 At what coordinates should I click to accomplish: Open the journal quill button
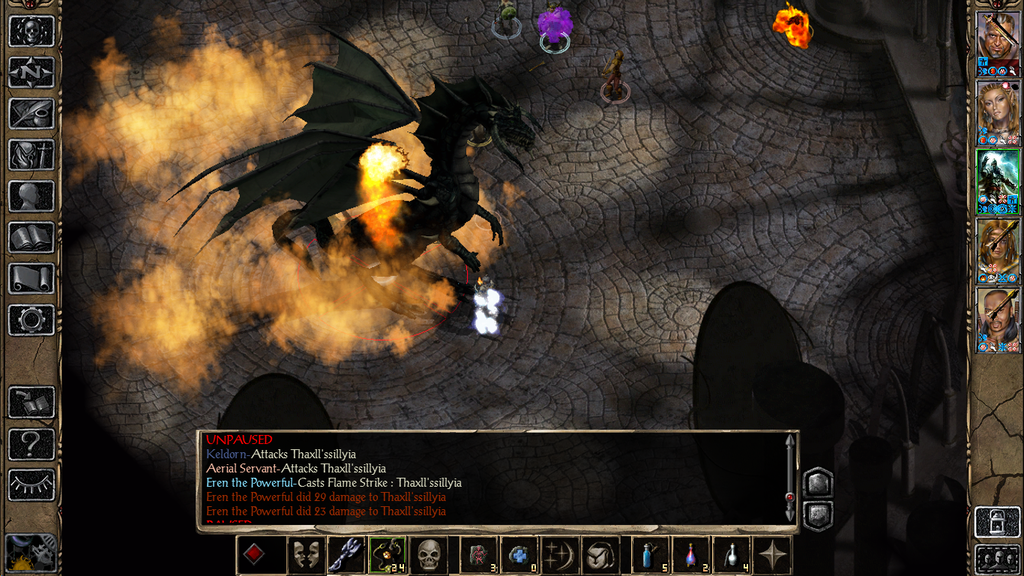31,113
